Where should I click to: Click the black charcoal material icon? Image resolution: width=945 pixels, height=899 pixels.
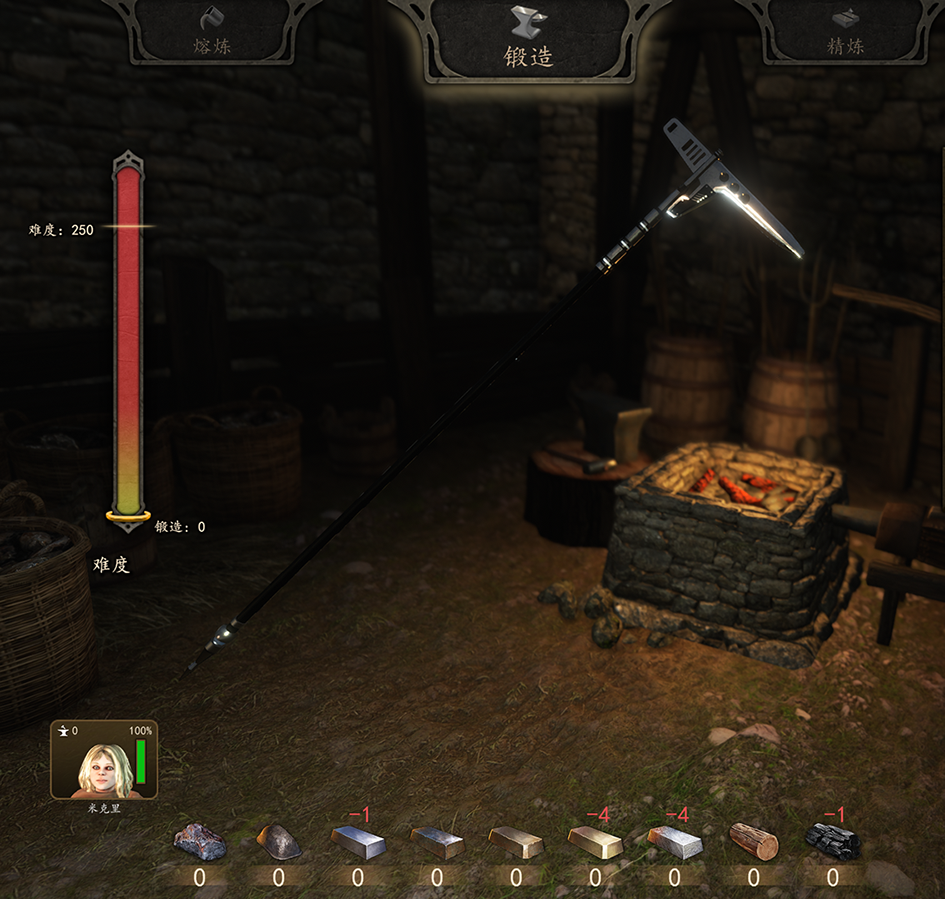pos(832,841)
